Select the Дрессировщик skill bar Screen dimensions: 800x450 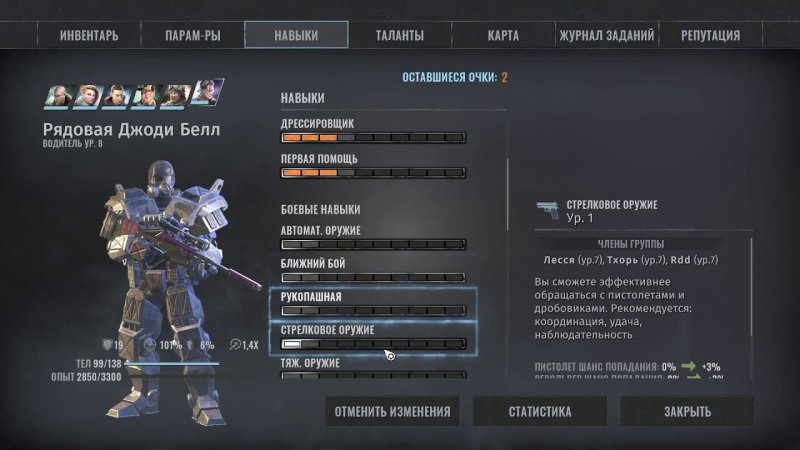pyautogui.click(x=374, y=138)
